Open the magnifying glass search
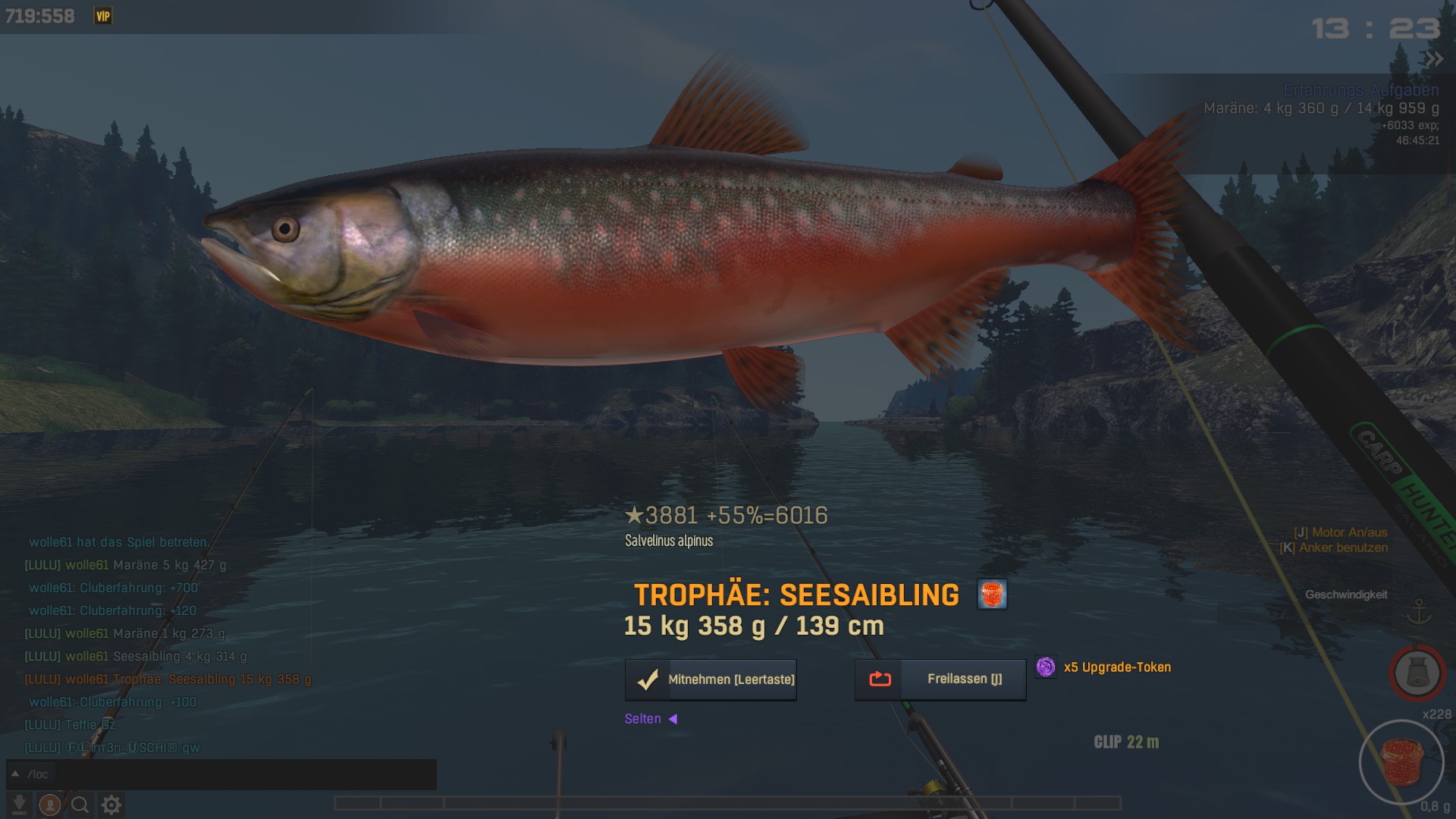This screenshot has height=819, width=1456. 80,805
